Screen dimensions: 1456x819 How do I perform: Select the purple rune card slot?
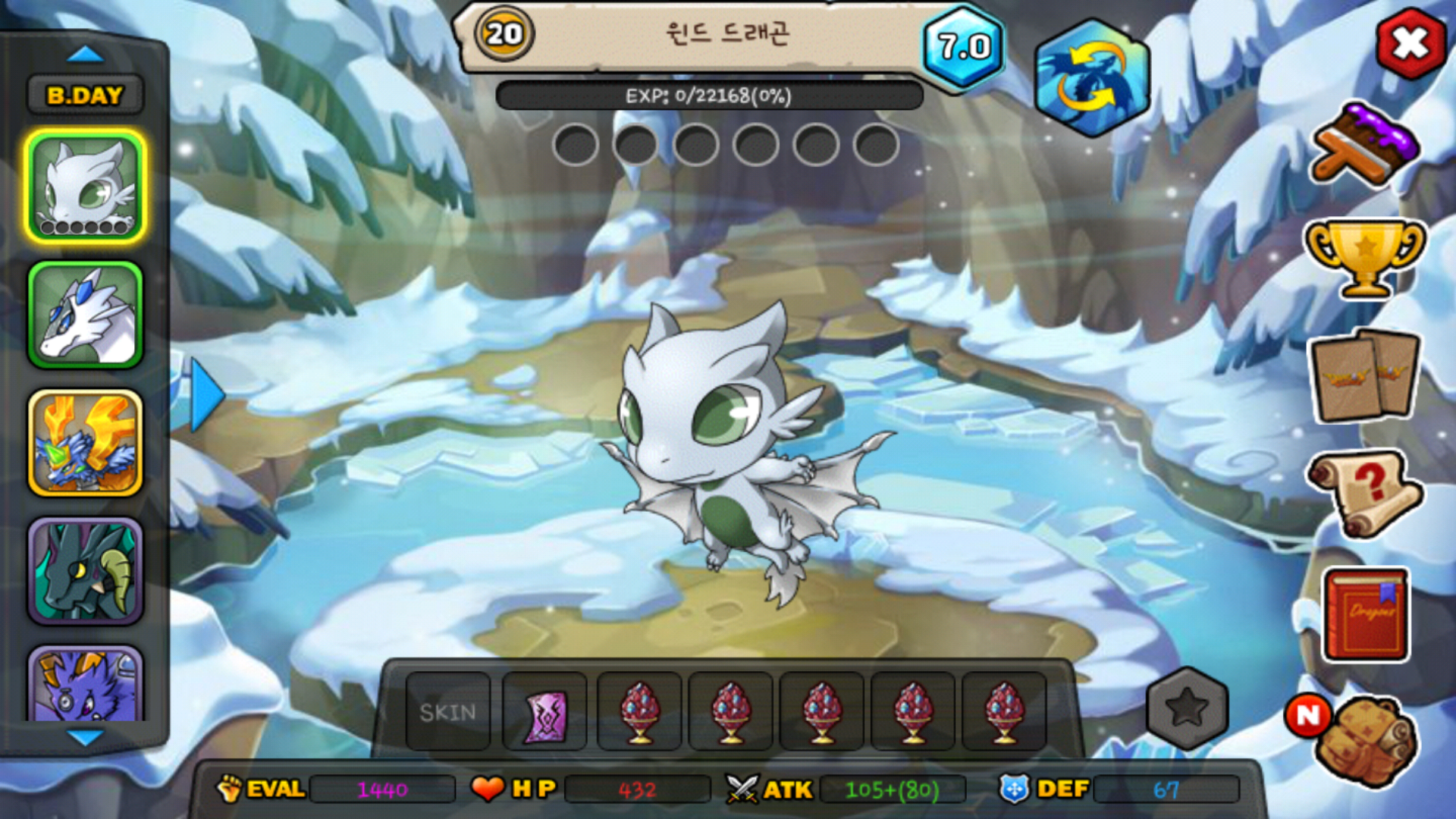pyautogui.click(x=544, y=713)
